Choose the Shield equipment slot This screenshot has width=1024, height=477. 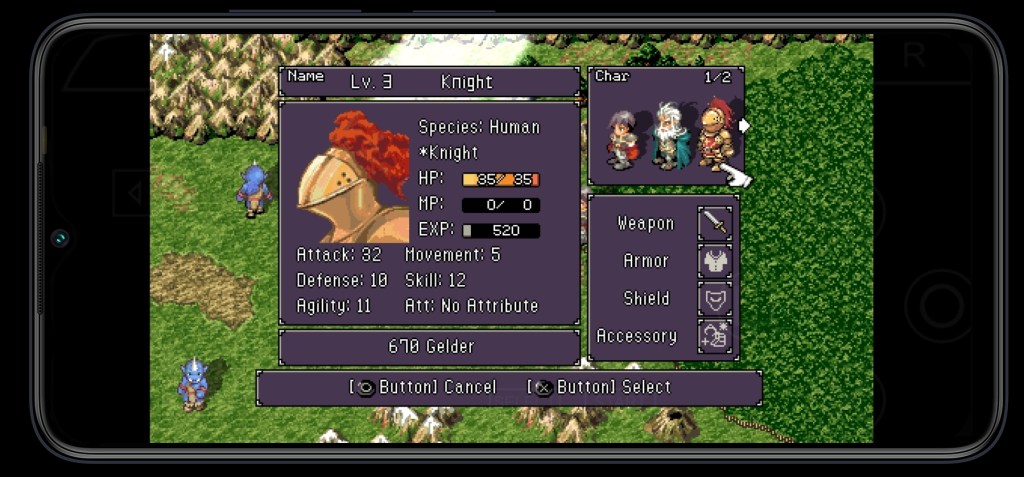click(715, 299)
